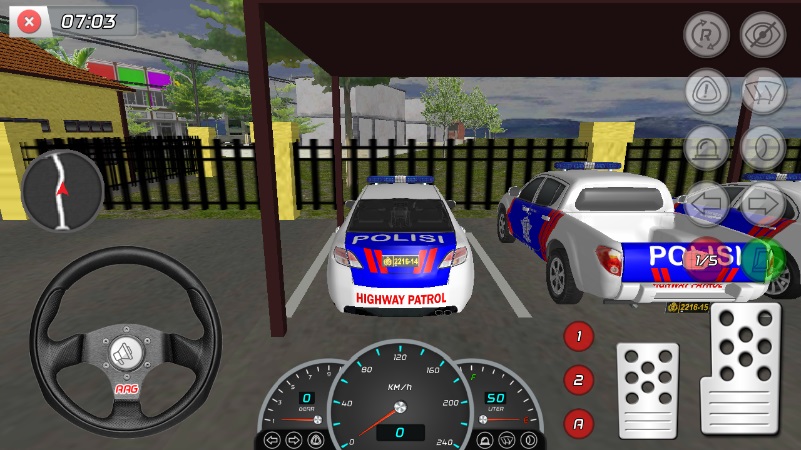801x450 pixels.
Task: Toggle the eye visibility icon
Action: pos(762,34)
